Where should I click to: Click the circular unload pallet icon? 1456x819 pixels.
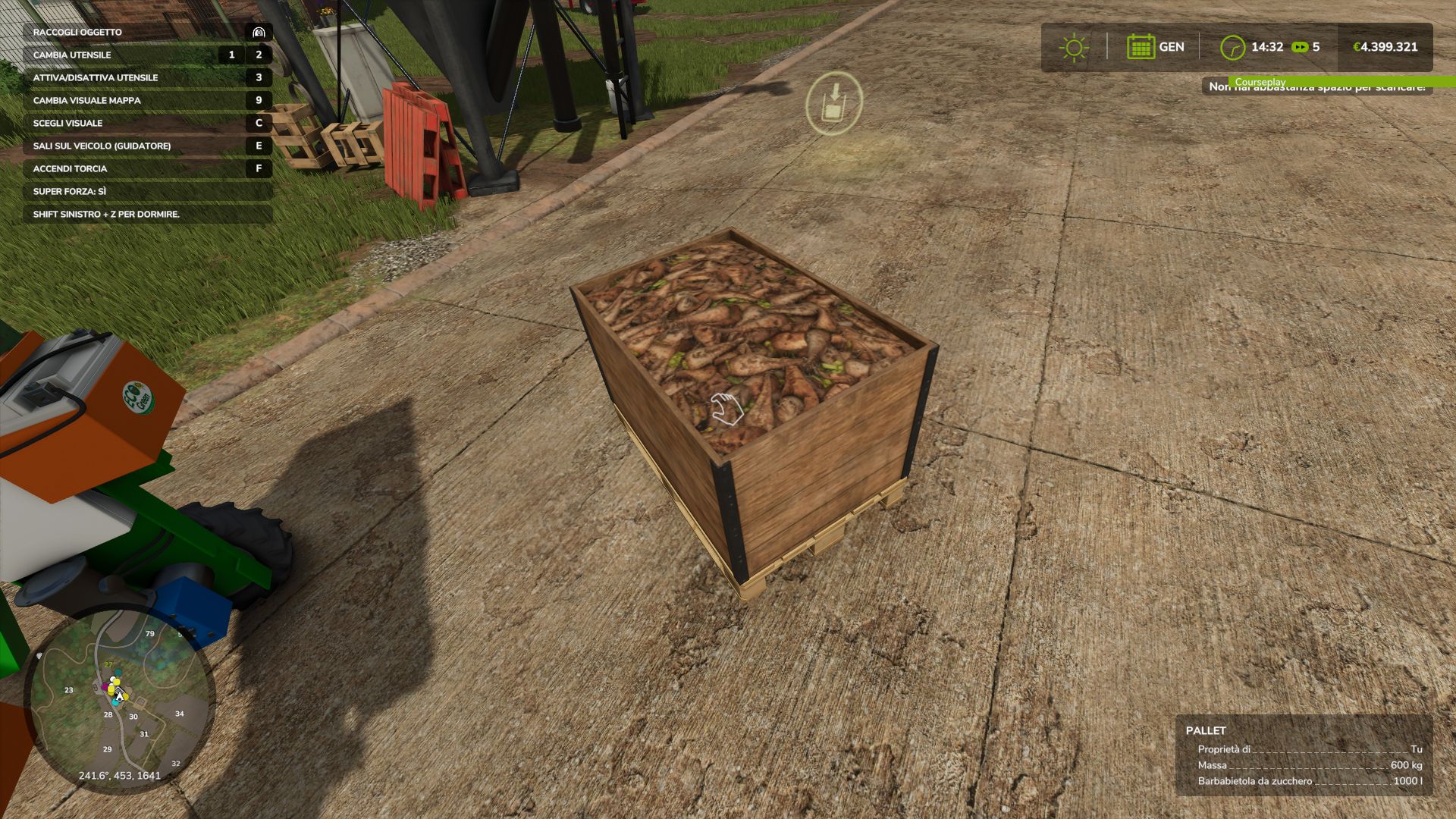coord(833,103)
